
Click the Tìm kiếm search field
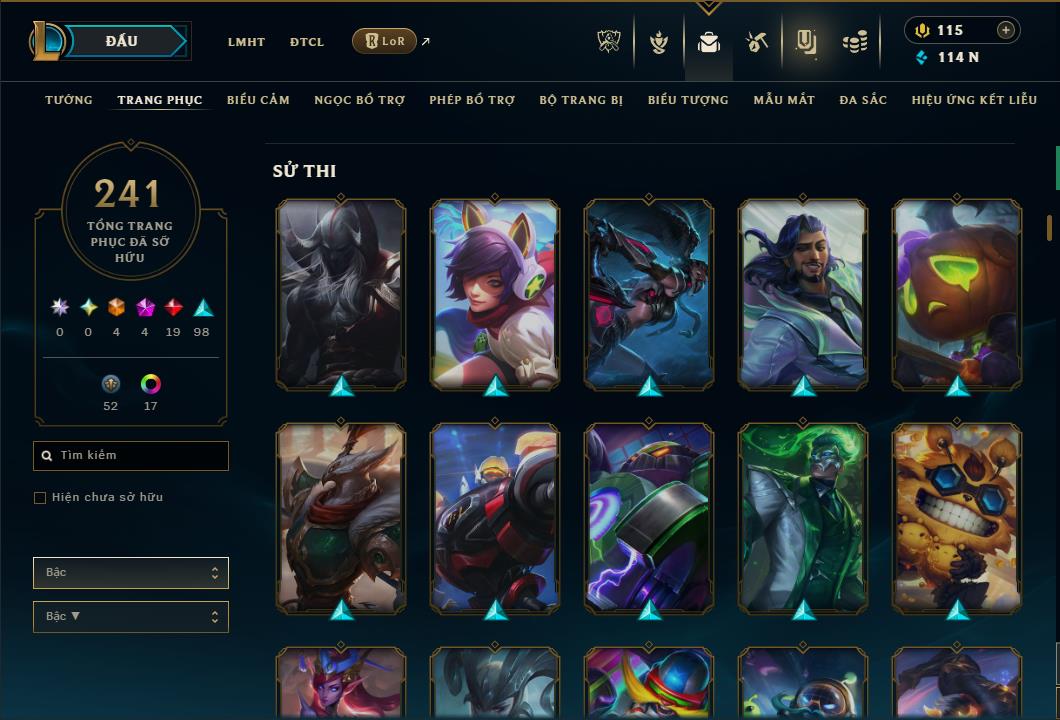point(131,456)
